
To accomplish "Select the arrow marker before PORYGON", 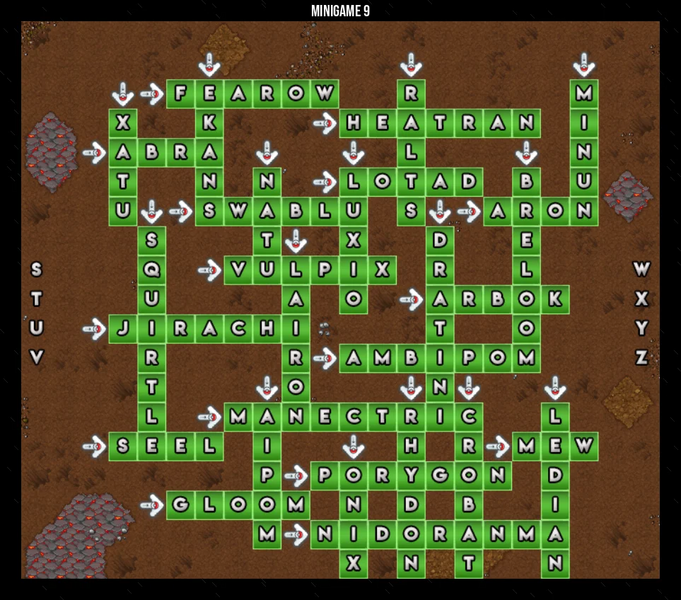I will point(296,473).
